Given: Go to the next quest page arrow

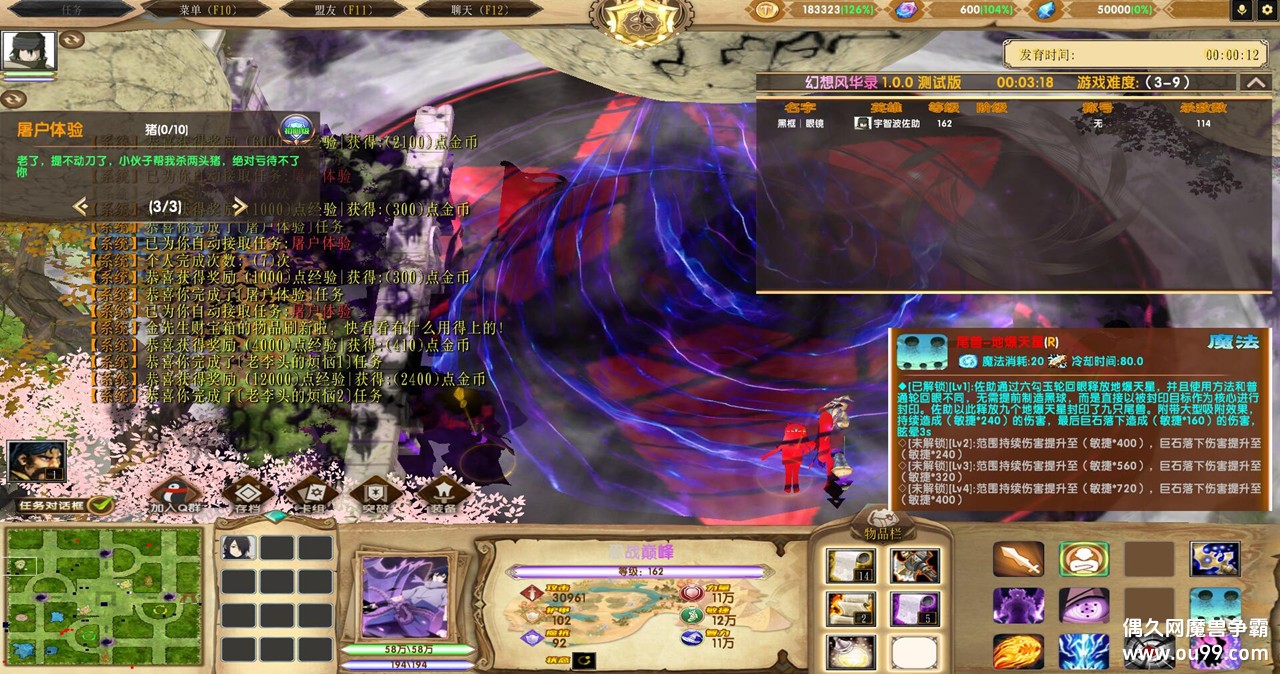Looking at the screenshot, I should pos(240,207).
